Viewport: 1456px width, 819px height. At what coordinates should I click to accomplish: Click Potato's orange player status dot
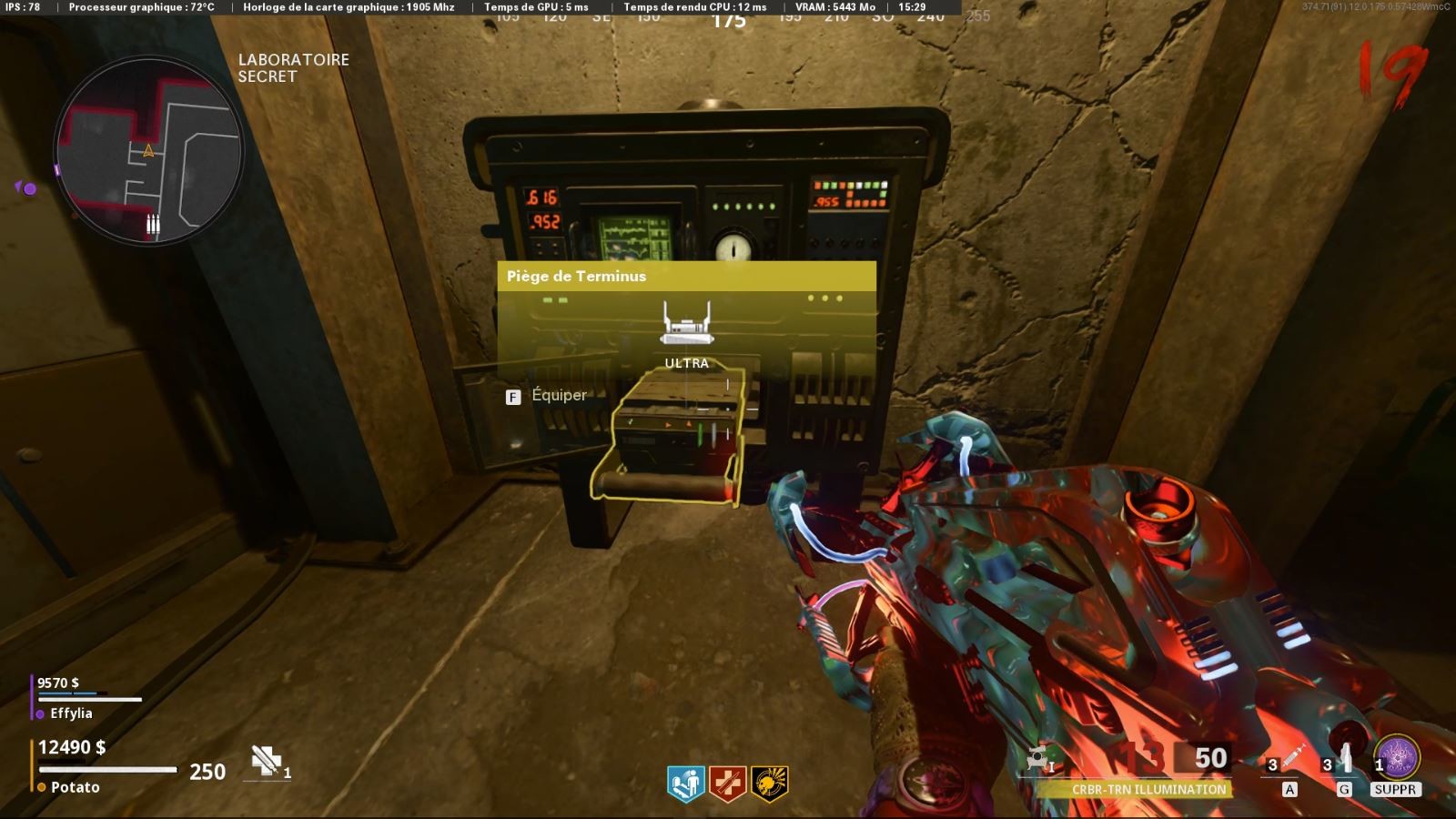tap(41, 787)
